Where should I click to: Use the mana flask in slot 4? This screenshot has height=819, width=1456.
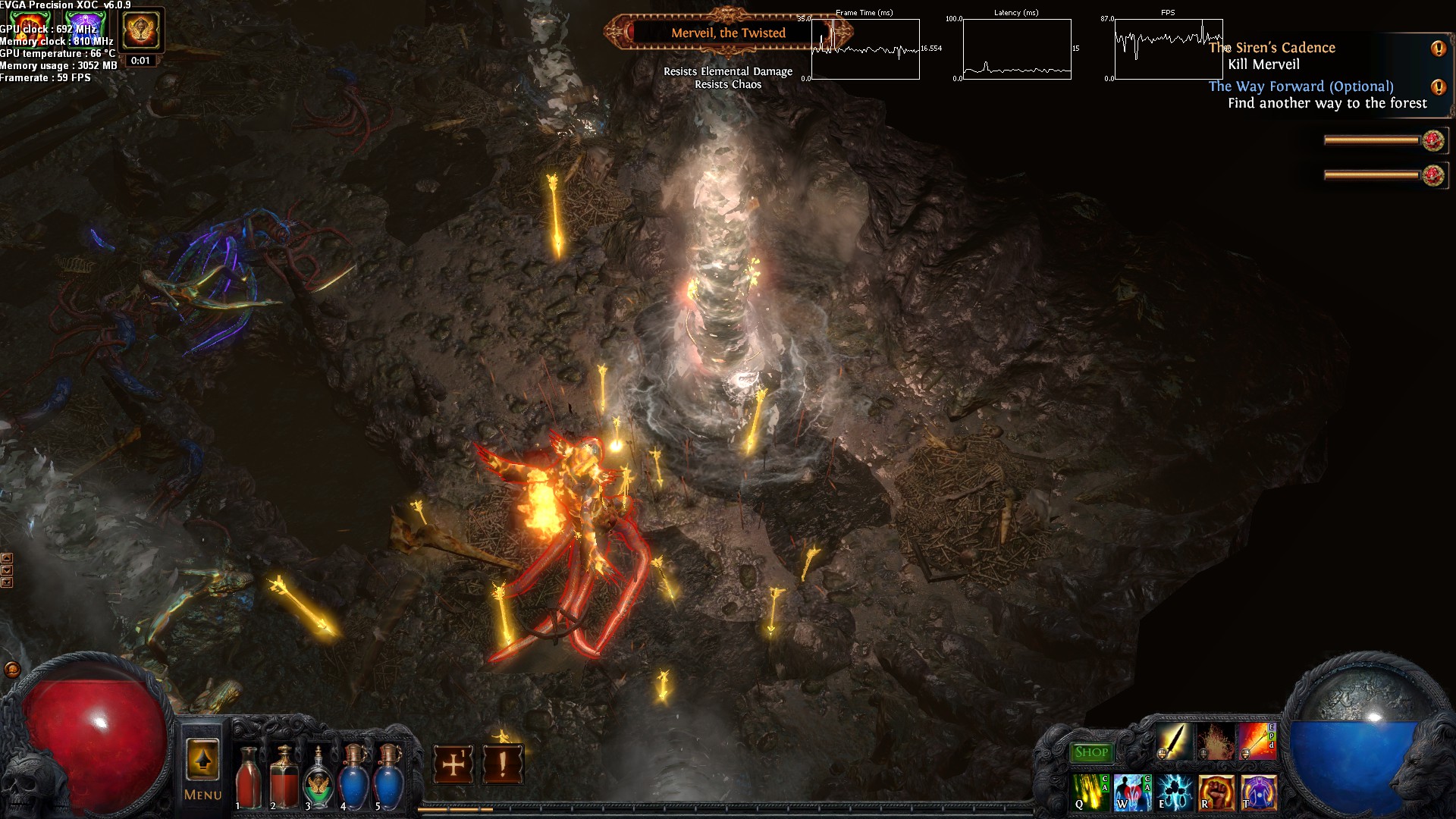pos(353,777)
